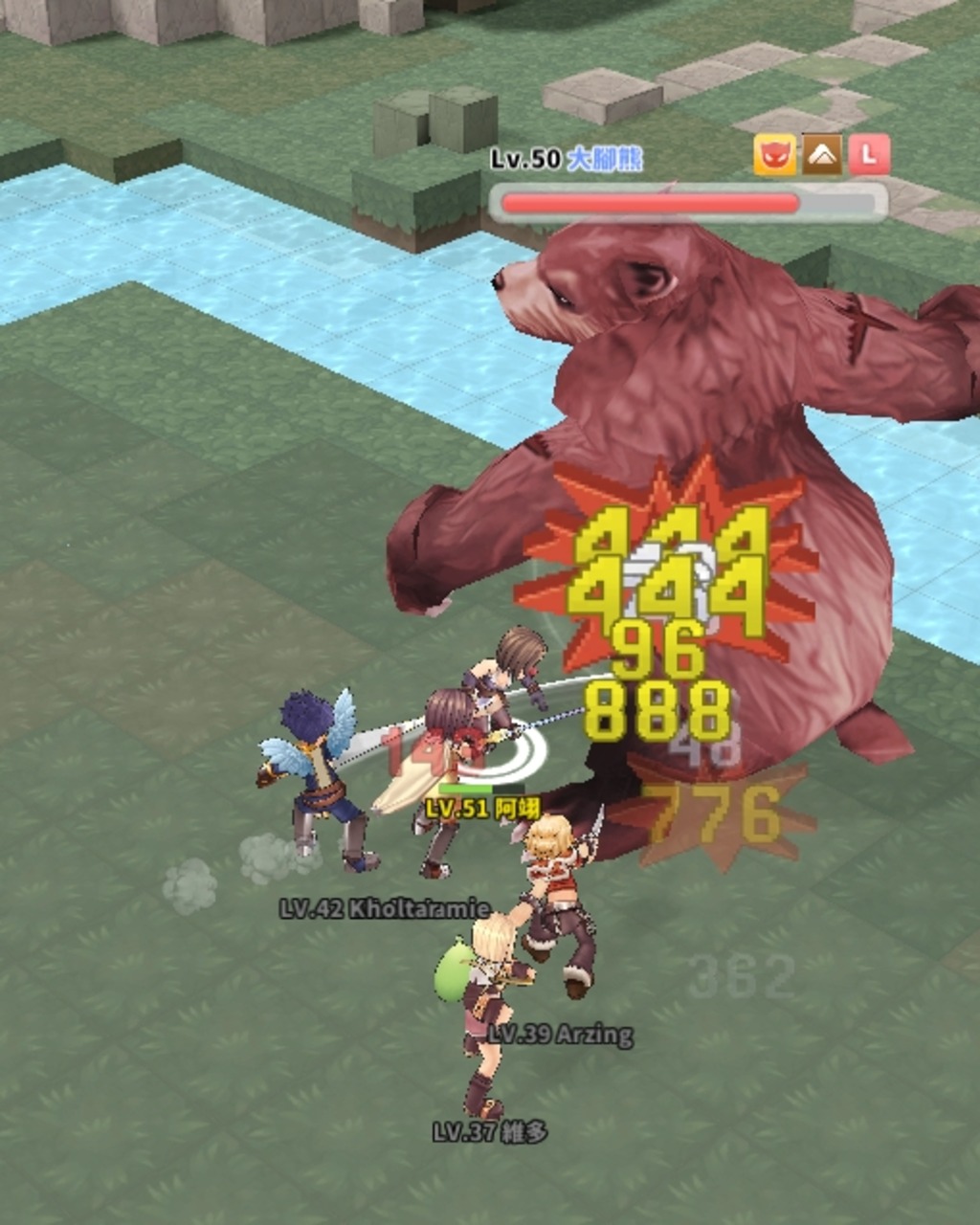Tap the pink L size icon
This screenshot has width=980, height=1225.
[869, 155]
